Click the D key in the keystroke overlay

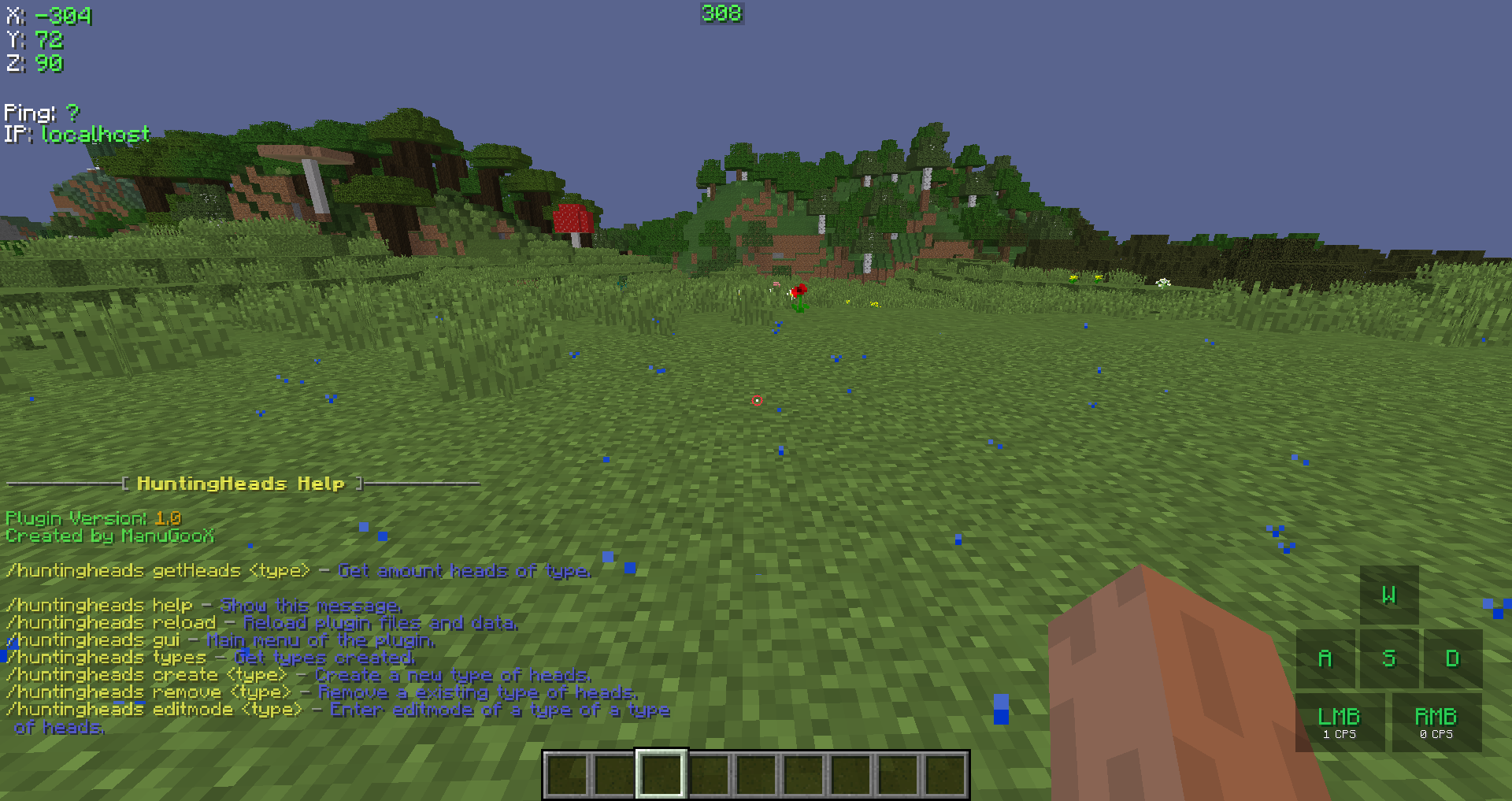[x=1452, y=658]
